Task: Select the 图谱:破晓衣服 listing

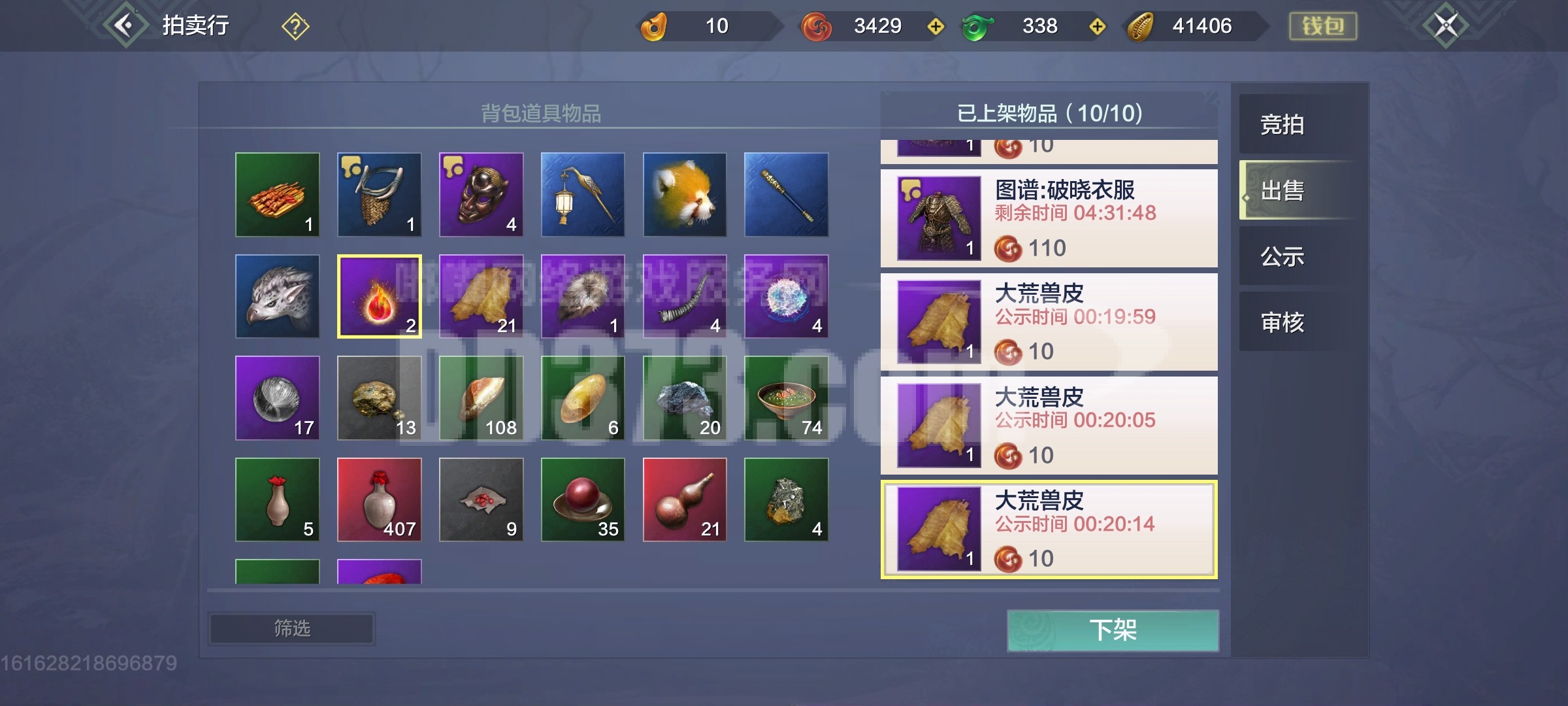Action: coord(1049,218)
